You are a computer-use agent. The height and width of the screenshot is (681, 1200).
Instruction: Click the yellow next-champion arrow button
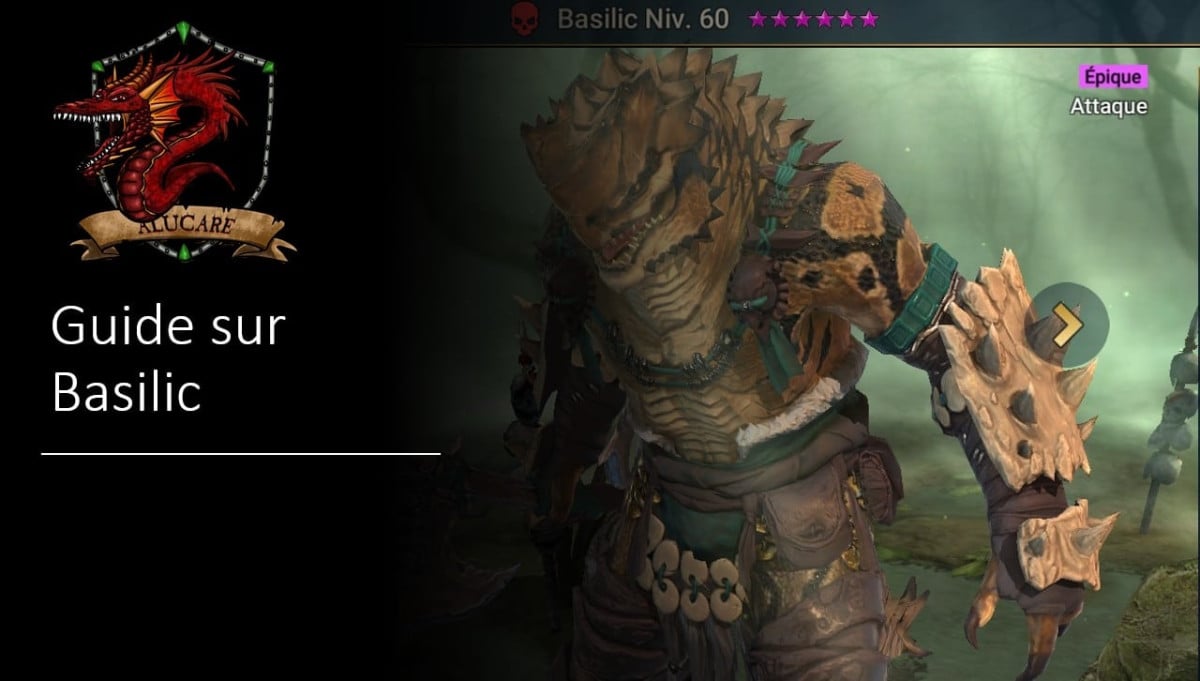(x=1069, y=322)
